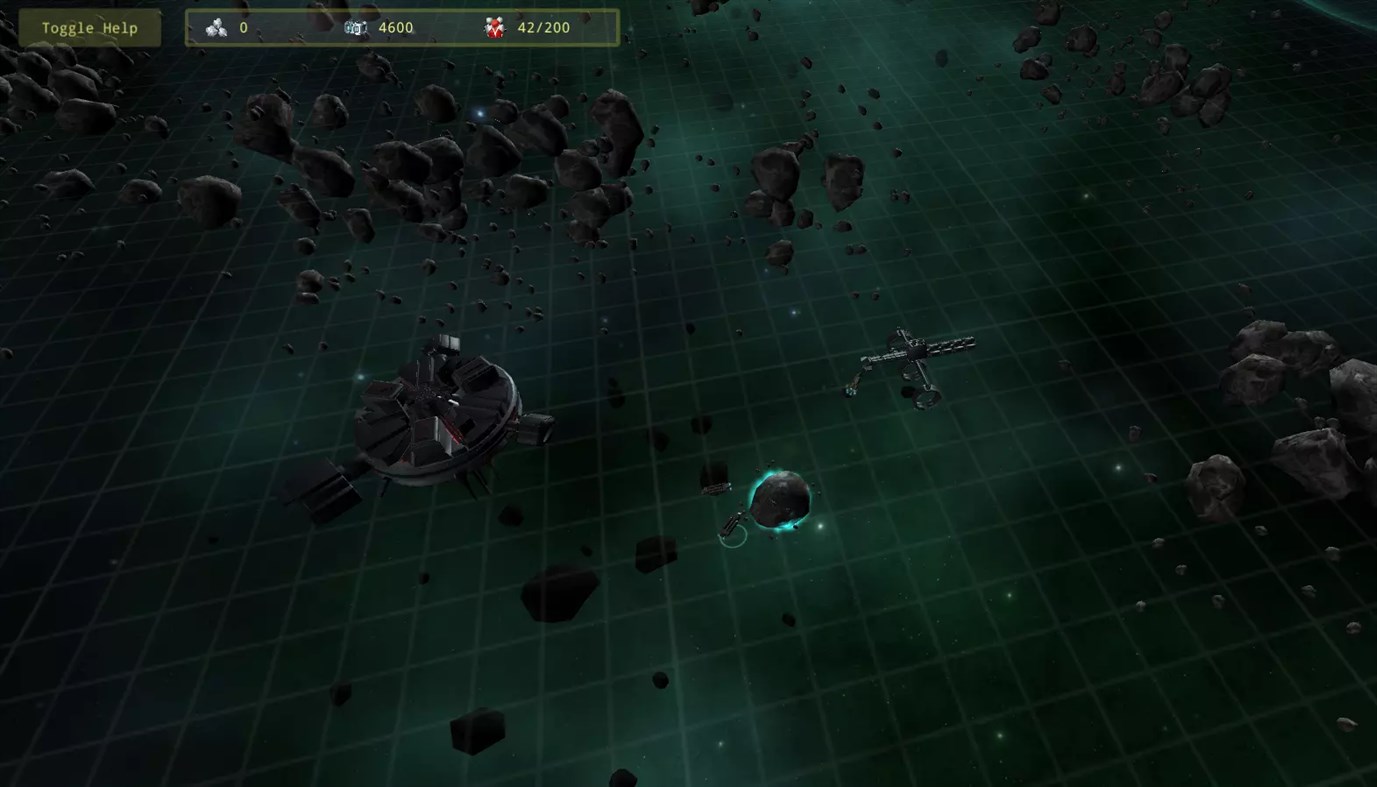Click the resource bar panel at top
The width and height of the screenshot is (1377, 787).
click(x=400, y=27)
